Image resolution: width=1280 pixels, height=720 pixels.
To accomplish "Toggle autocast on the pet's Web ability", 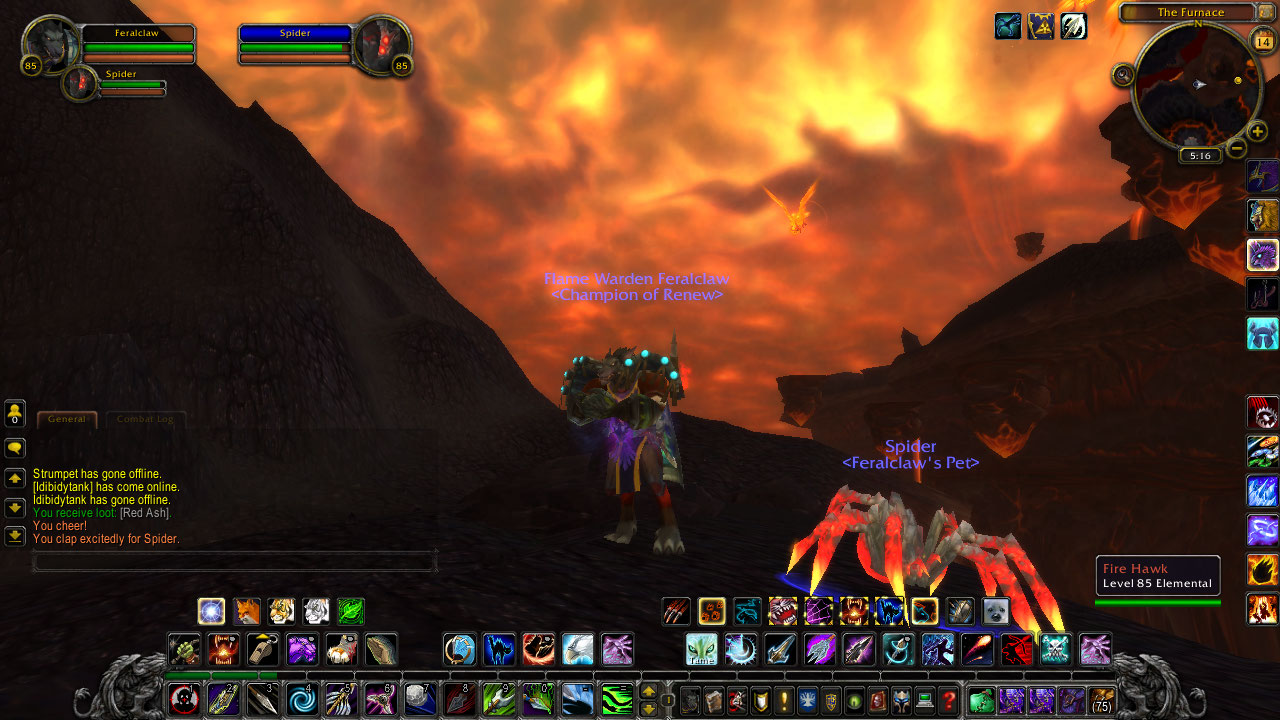I will 816,610.
